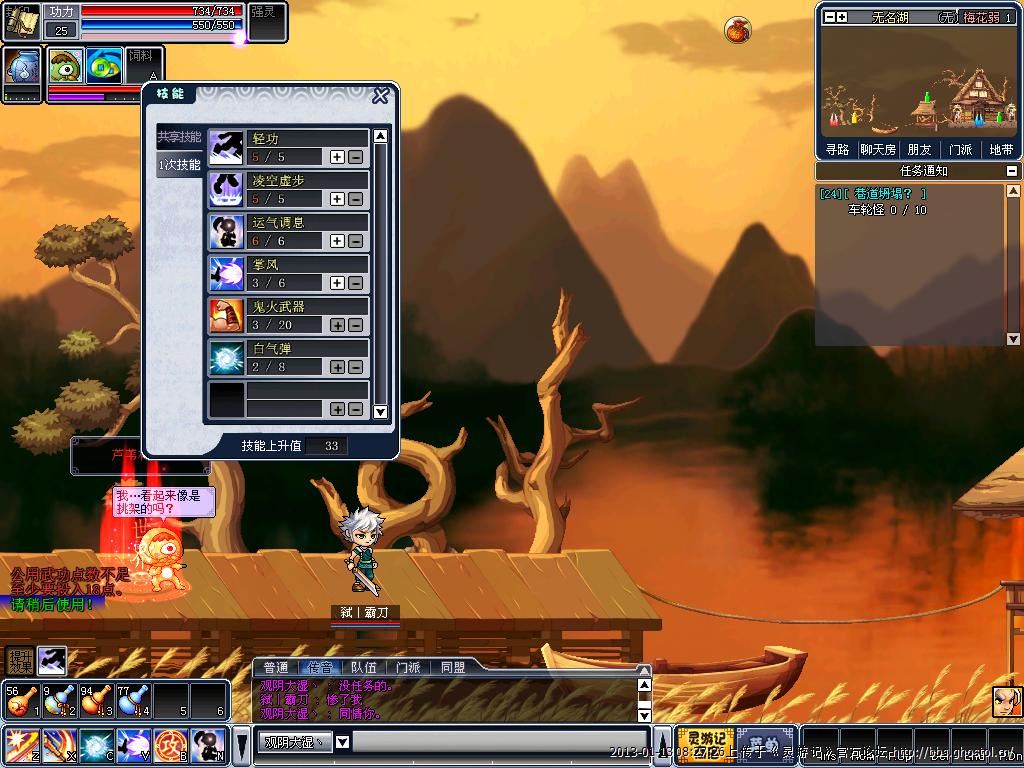Image resolution: width=1024 pixels, height=768 pixels.
Task: Open the 聊天房 chat room
Action: (x=877, y=150)
